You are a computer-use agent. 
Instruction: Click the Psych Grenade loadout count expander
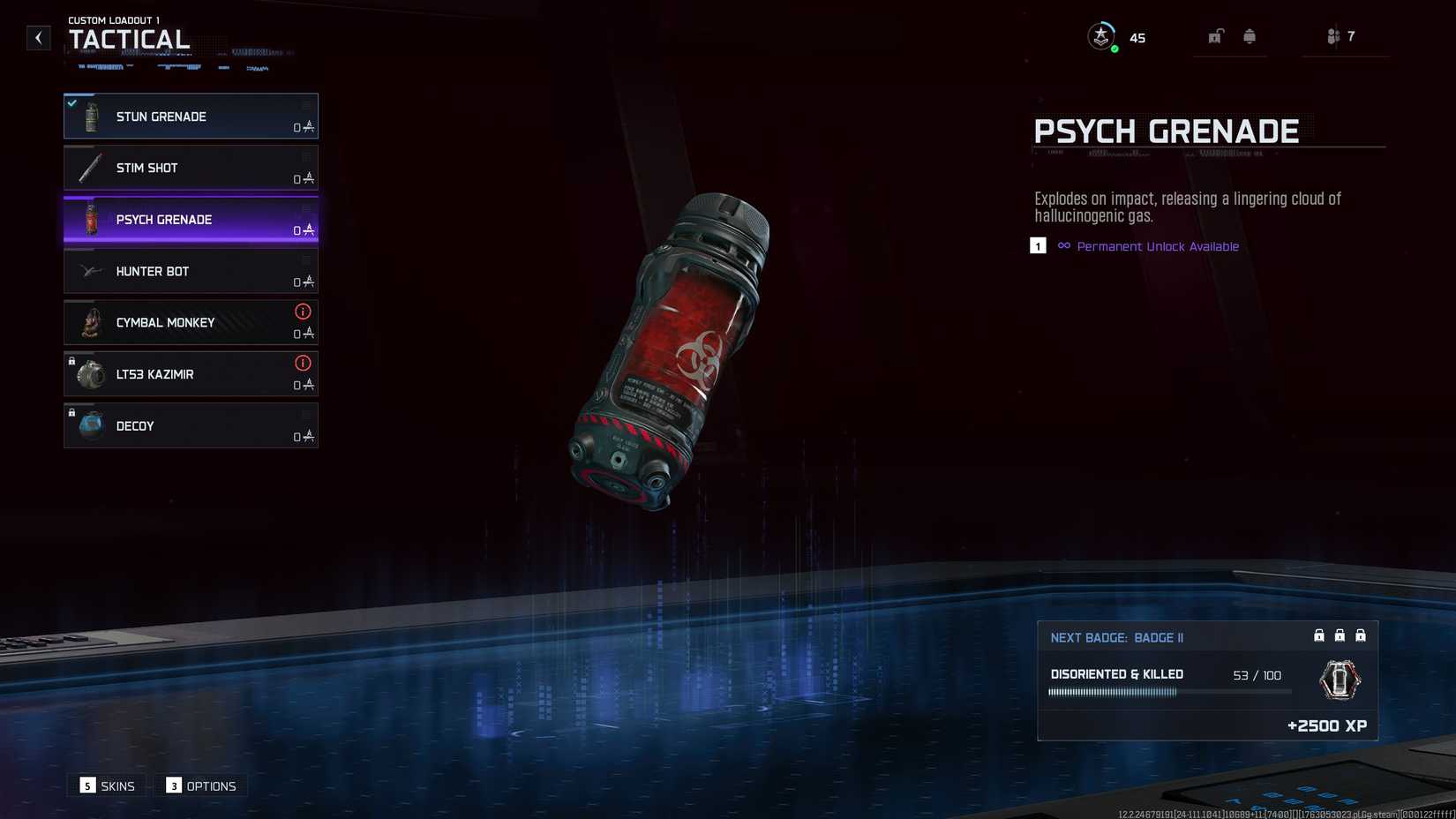(x=304, y=230)
